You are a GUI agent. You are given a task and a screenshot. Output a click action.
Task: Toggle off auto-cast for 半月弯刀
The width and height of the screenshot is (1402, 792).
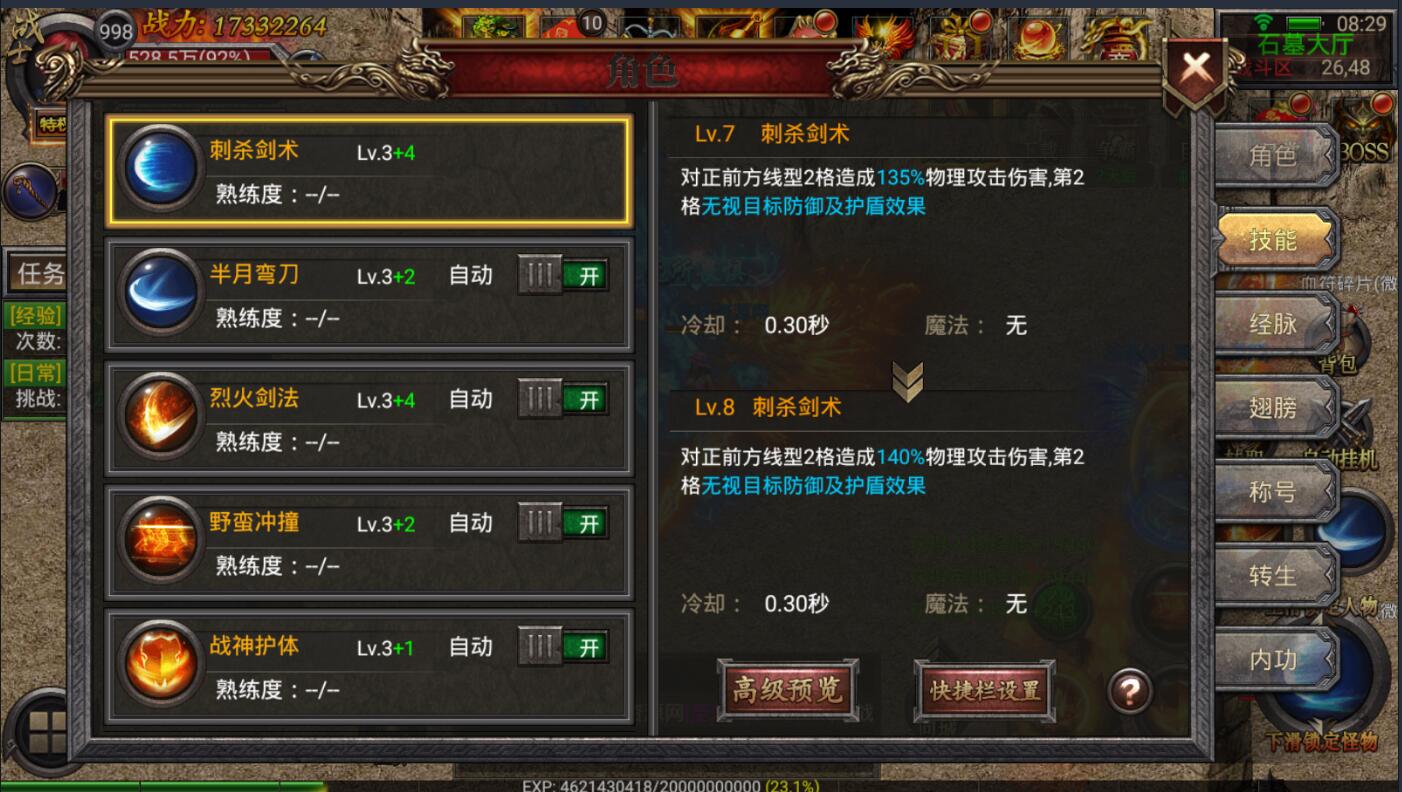pos(563,274)
